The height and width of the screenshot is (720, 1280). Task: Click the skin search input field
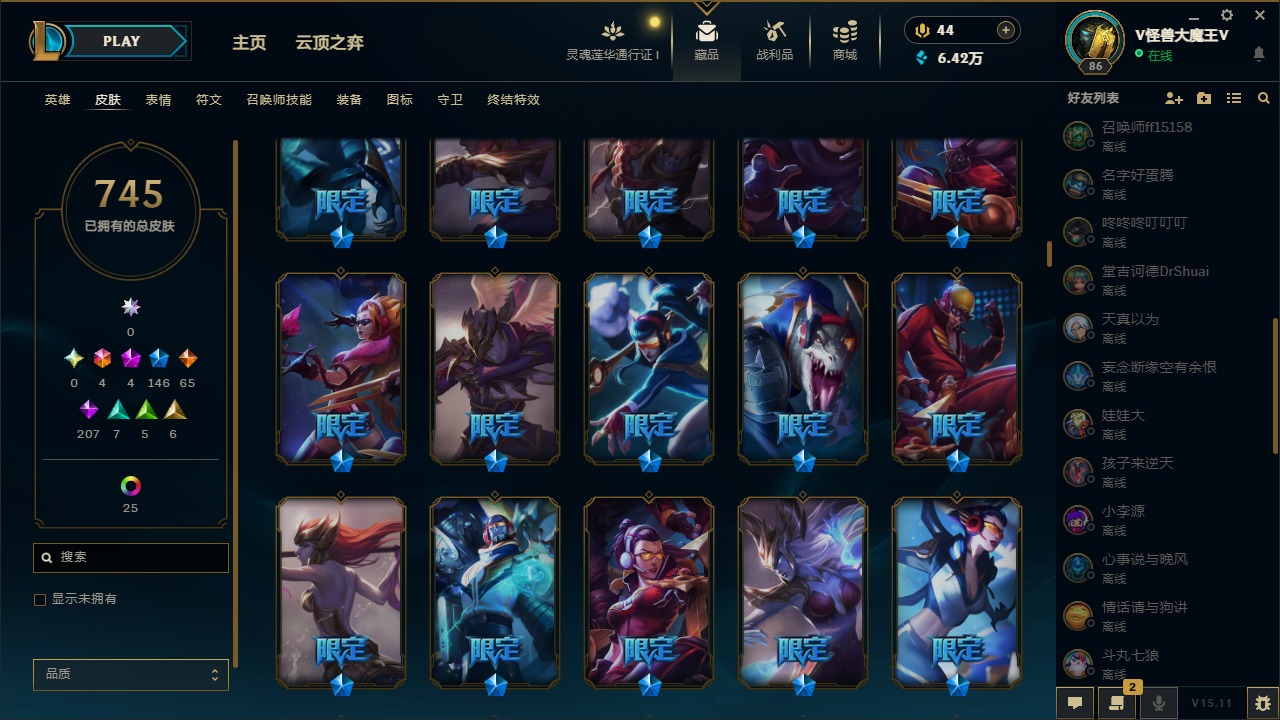coord(130,557)
